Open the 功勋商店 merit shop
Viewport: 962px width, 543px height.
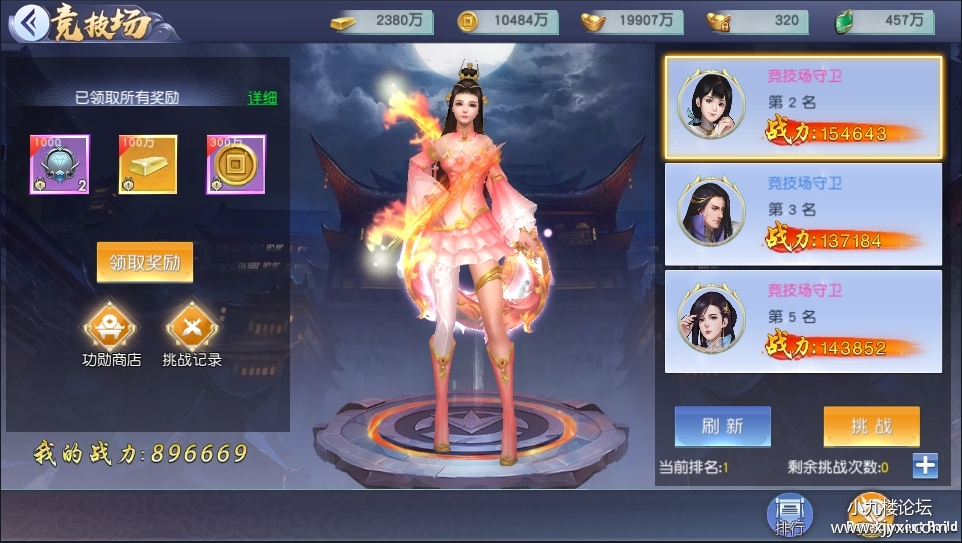point(110,327)
